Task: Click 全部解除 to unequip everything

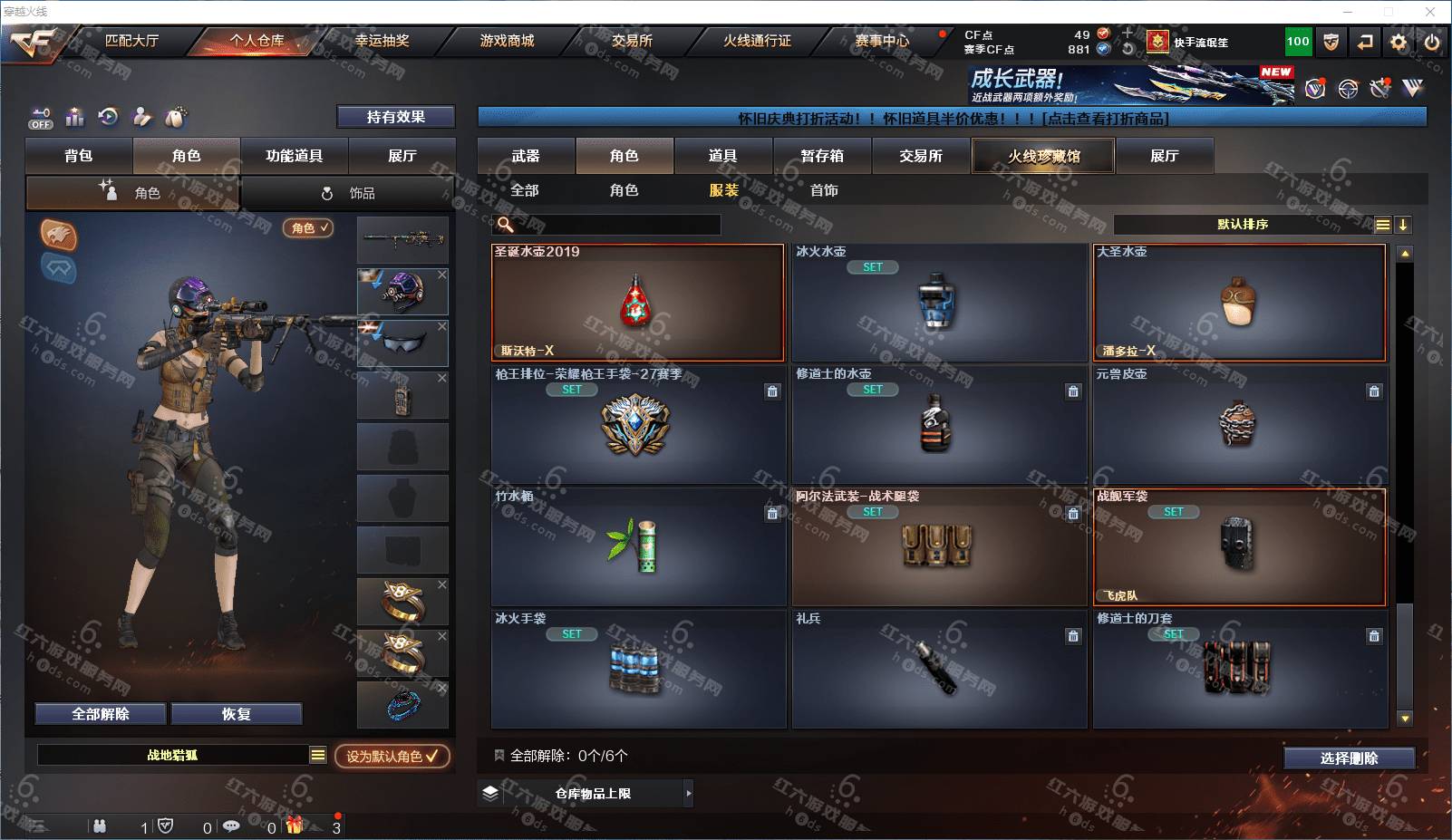Action: click(101, 714)
